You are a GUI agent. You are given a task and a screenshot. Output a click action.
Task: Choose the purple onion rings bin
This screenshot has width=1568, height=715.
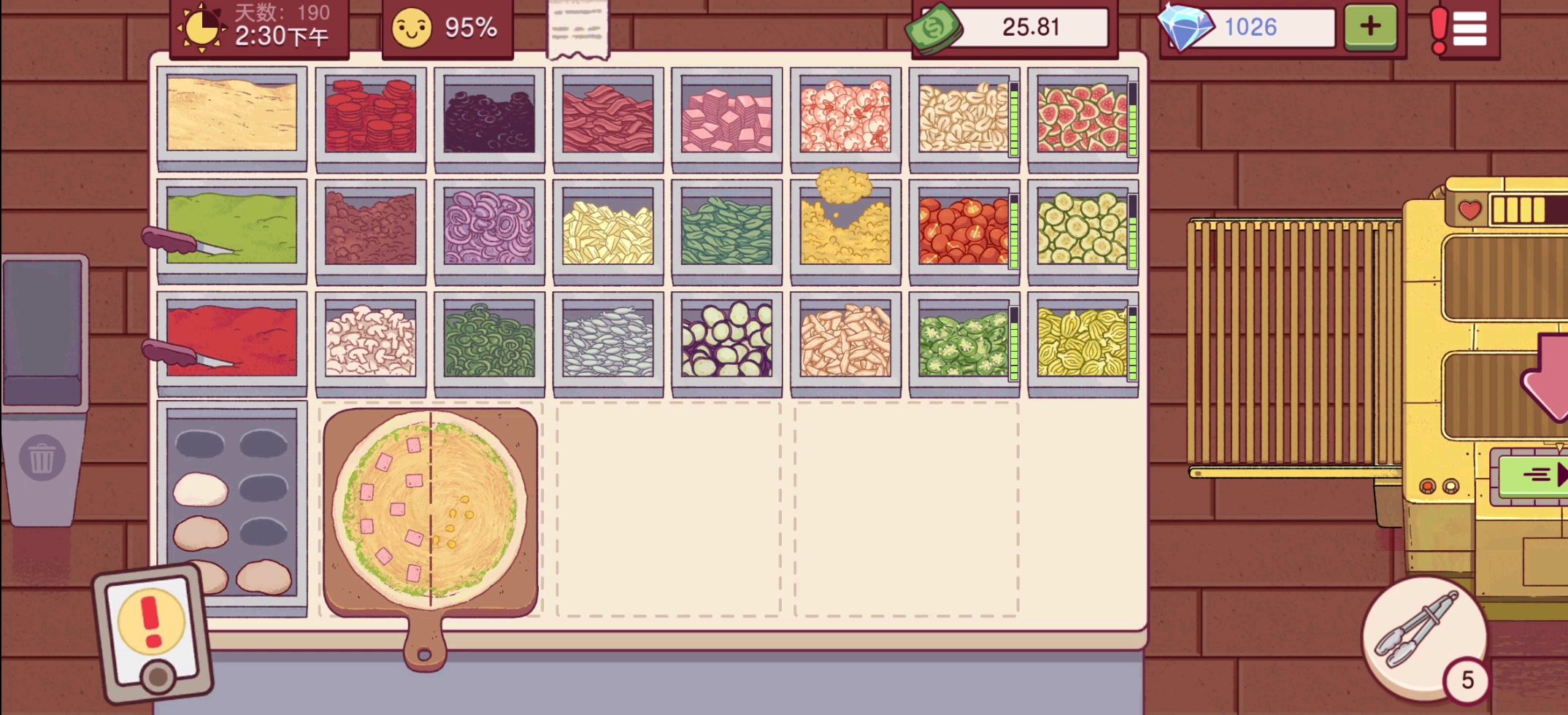(x=489, y=228)
